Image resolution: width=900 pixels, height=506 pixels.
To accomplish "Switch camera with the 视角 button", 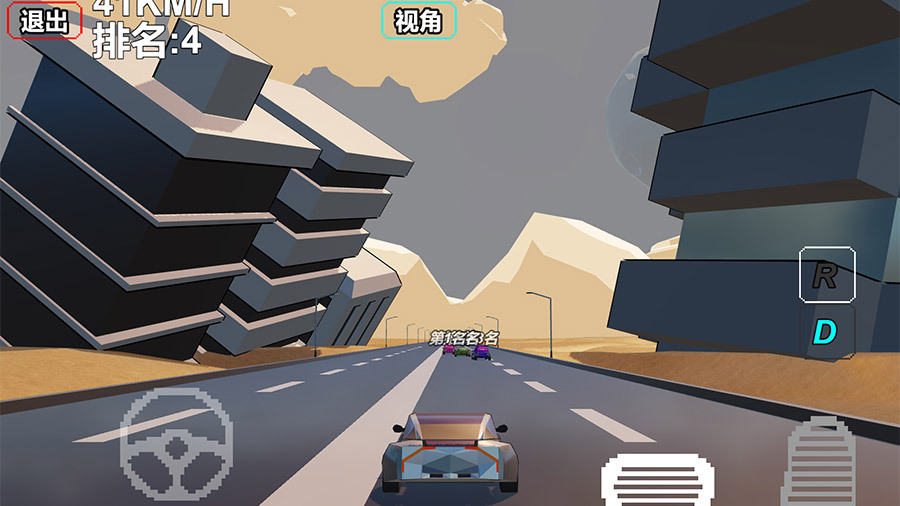I will click(419, 20).
